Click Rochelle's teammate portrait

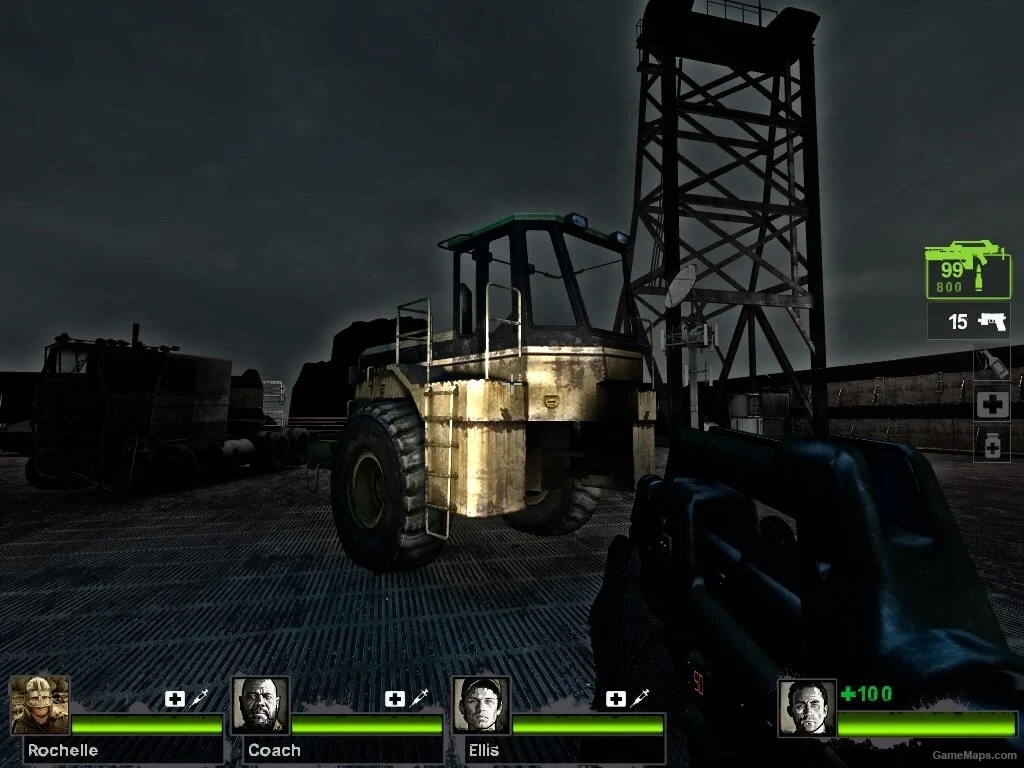40,705
